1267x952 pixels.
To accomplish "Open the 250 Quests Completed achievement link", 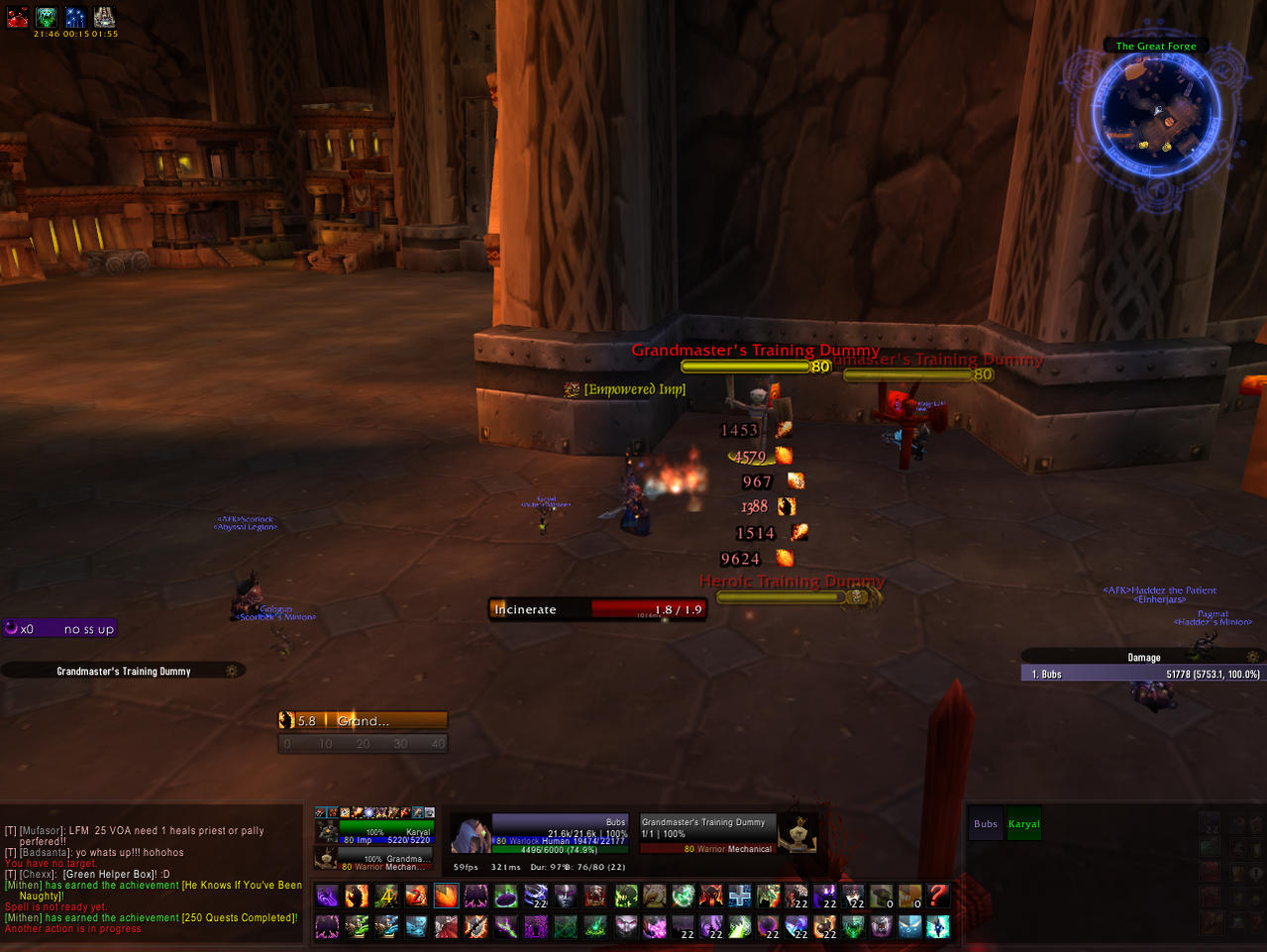I will (239, 918).
